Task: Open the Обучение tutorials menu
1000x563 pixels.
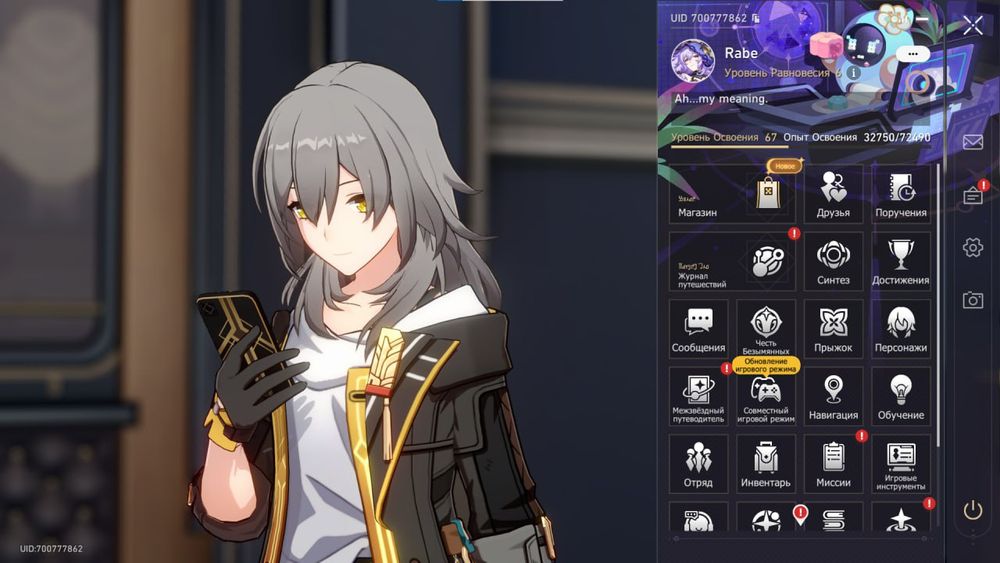Action: 901,397
